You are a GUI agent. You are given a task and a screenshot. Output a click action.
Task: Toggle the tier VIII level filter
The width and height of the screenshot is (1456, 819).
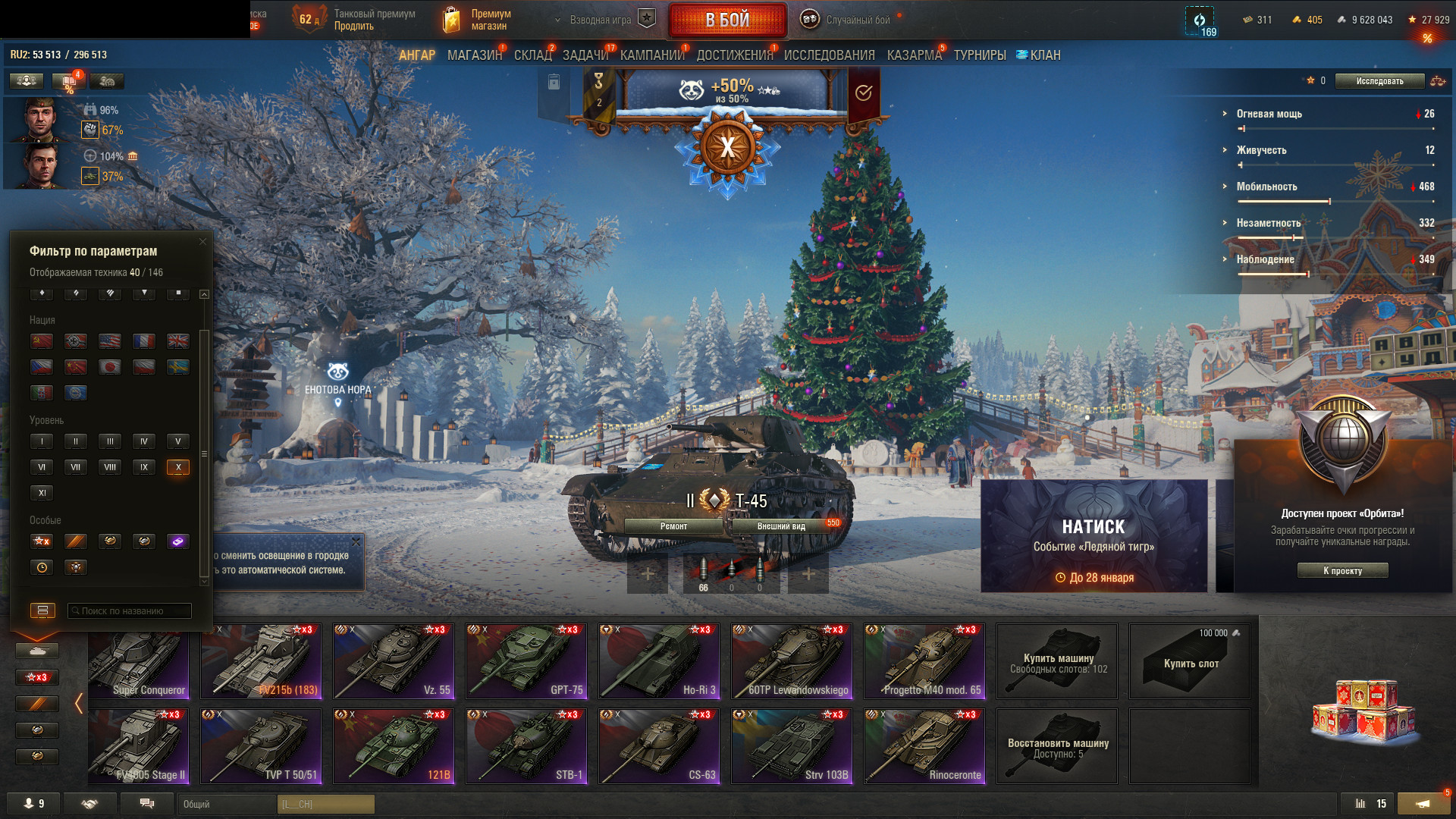click(110, 467)
